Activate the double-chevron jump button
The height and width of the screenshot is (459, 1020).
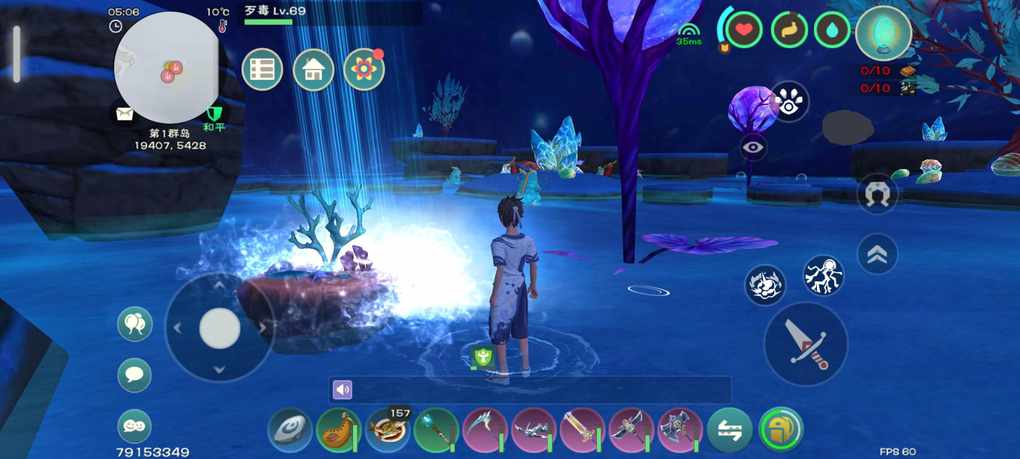(x=877, y=254)
